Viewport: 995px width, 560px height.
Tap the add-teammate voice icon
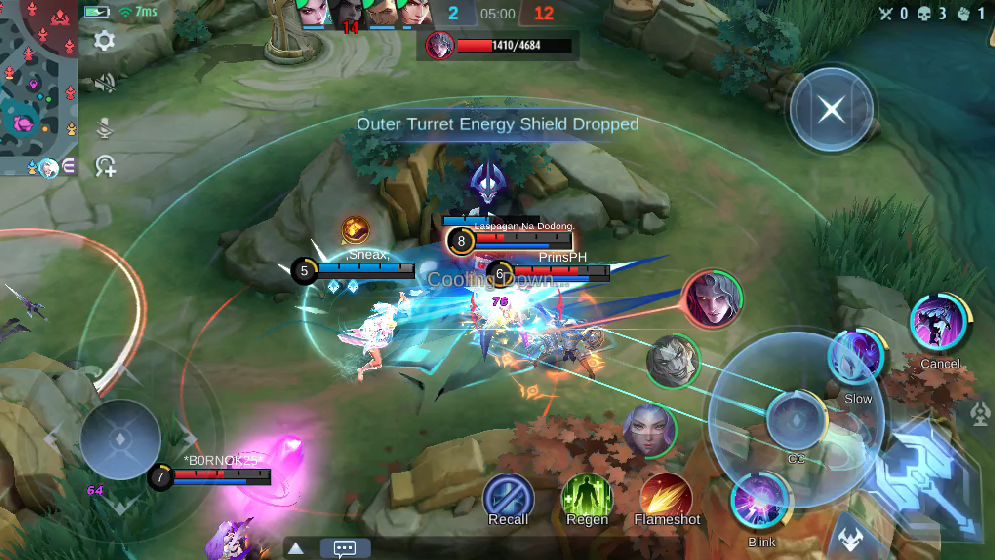click(x=105, y=166)
